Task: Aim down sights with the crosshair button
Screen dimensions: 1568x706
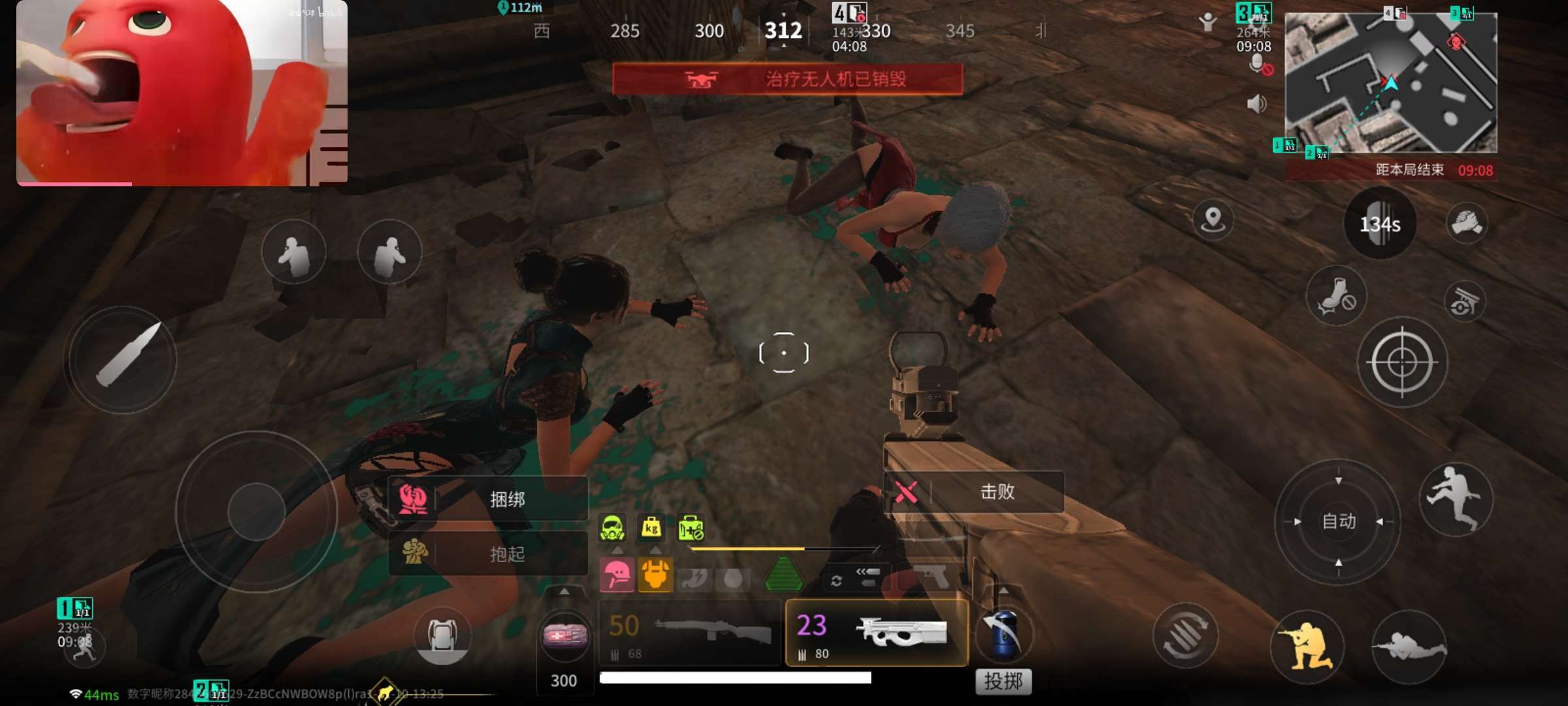Action: point(1402,361)
